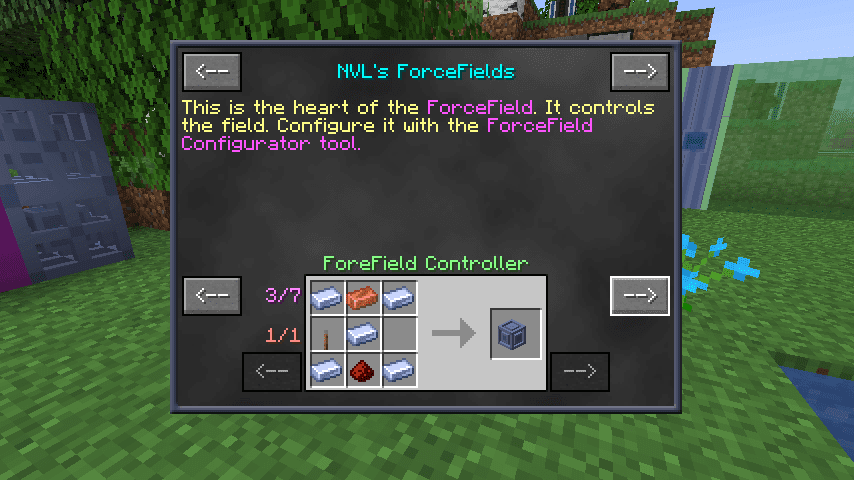Select the iron ingot in the grid's center slot
The width and height of the screenshot is (854, 480).
coord(362,334)
